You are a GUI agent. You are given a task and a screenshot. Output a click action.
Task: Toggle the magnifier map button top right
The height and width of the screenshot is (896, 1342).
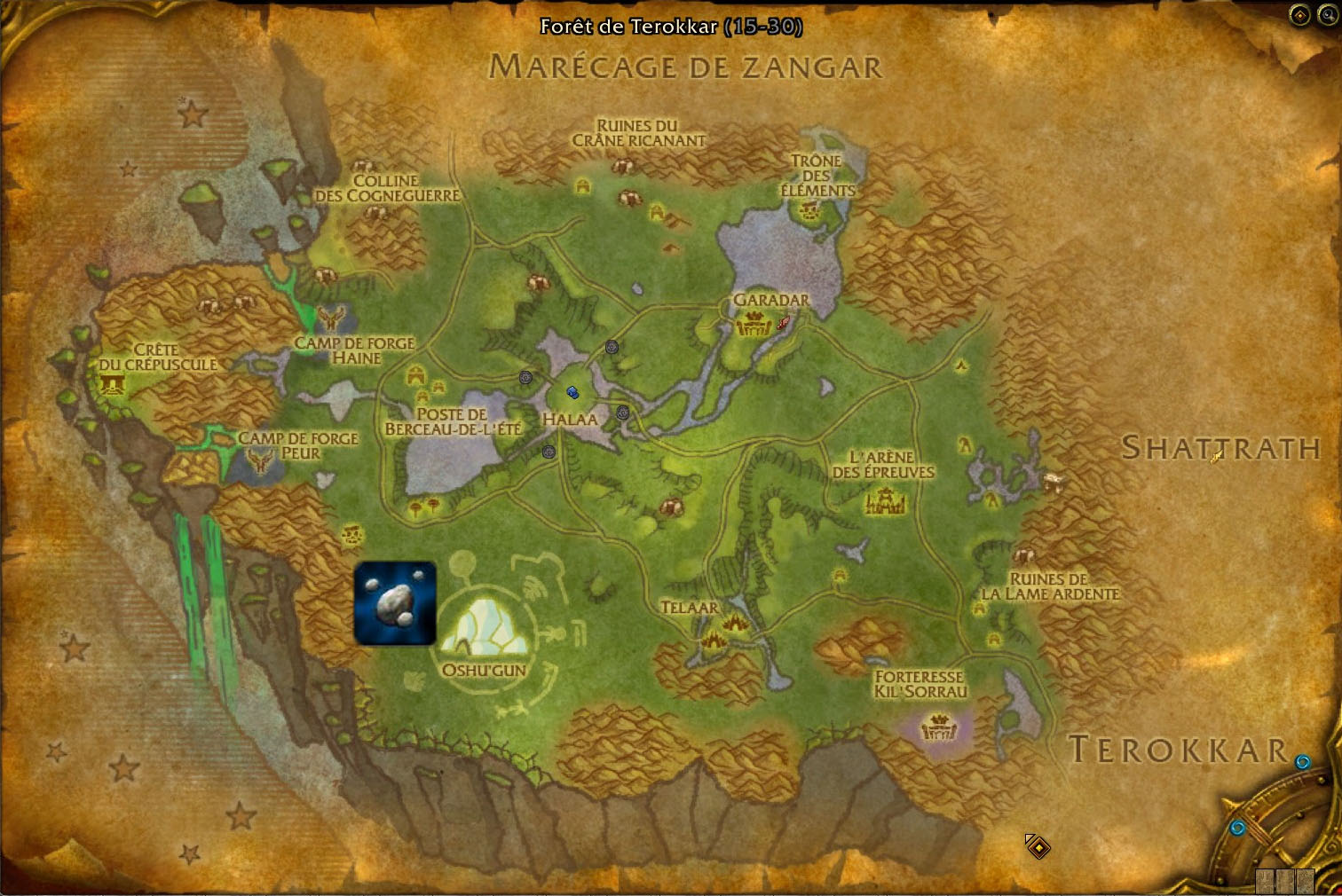(1329, 14)
